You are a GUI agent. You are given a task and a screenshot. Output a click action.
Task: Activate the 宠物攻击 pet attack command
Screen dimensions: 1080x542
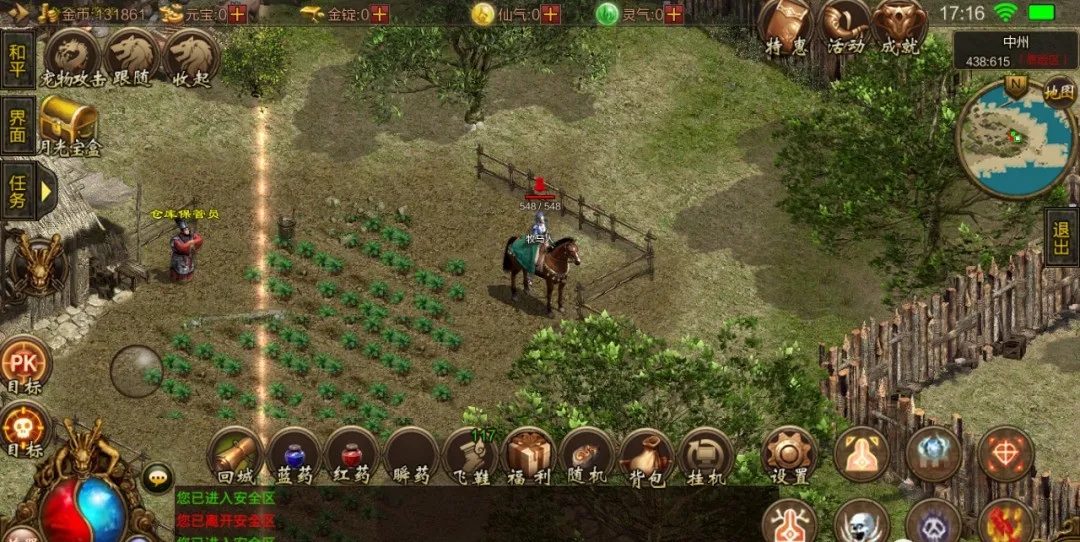click(x=73, y=59)
